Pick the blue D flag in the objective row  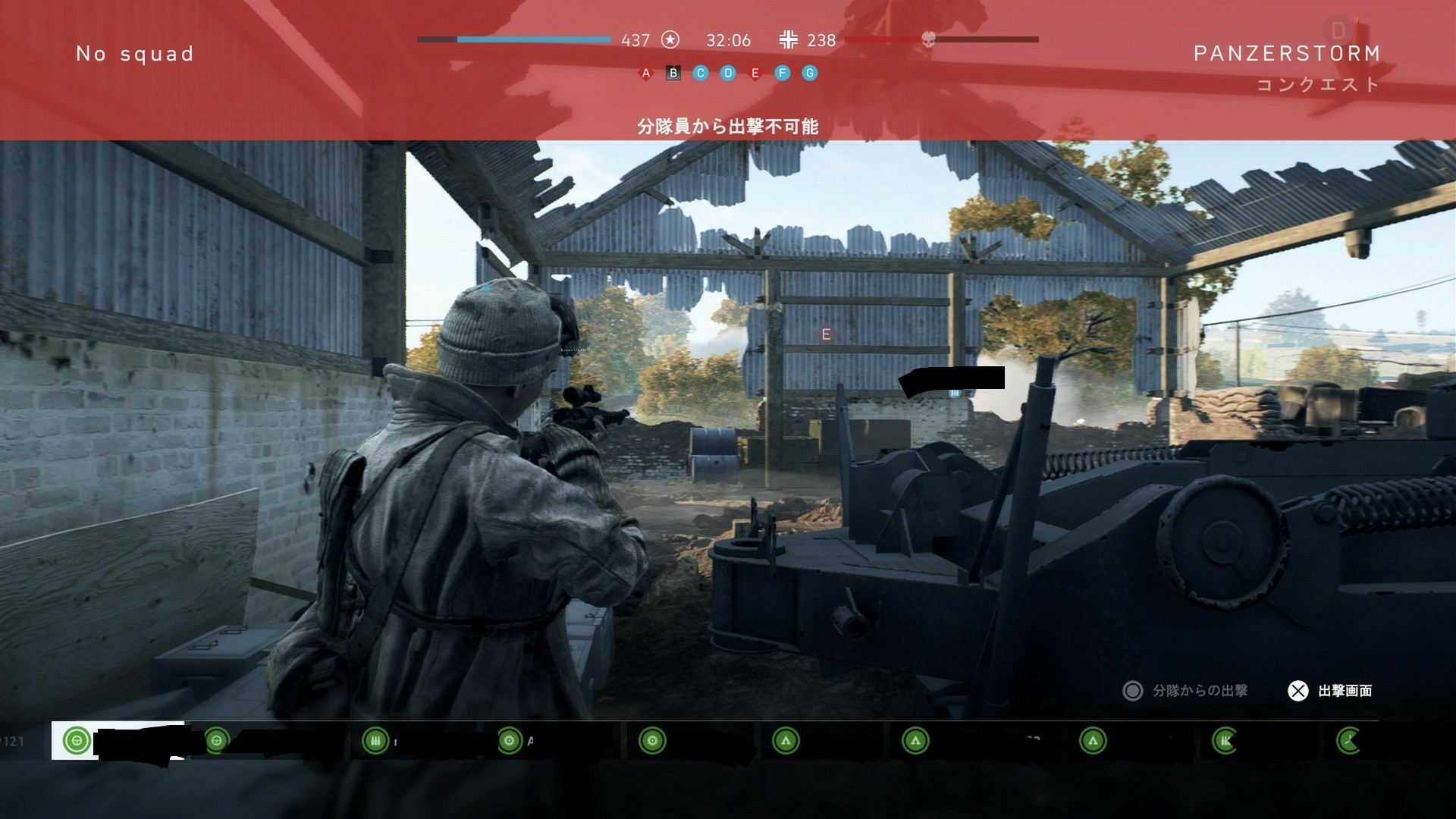[x=728, y=74]
